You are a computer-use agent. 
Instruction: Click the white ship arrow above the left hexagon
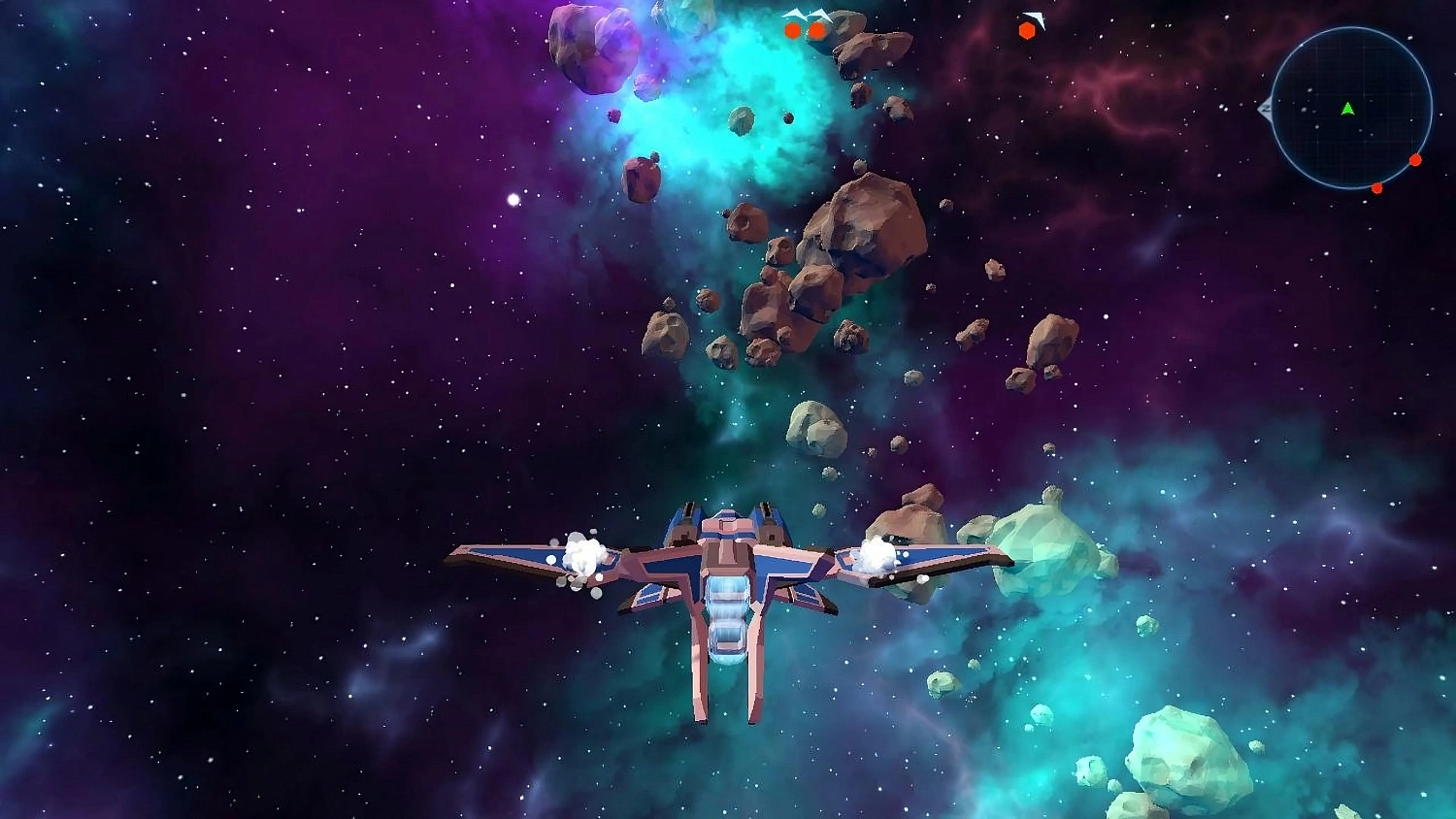coord(794,14)
